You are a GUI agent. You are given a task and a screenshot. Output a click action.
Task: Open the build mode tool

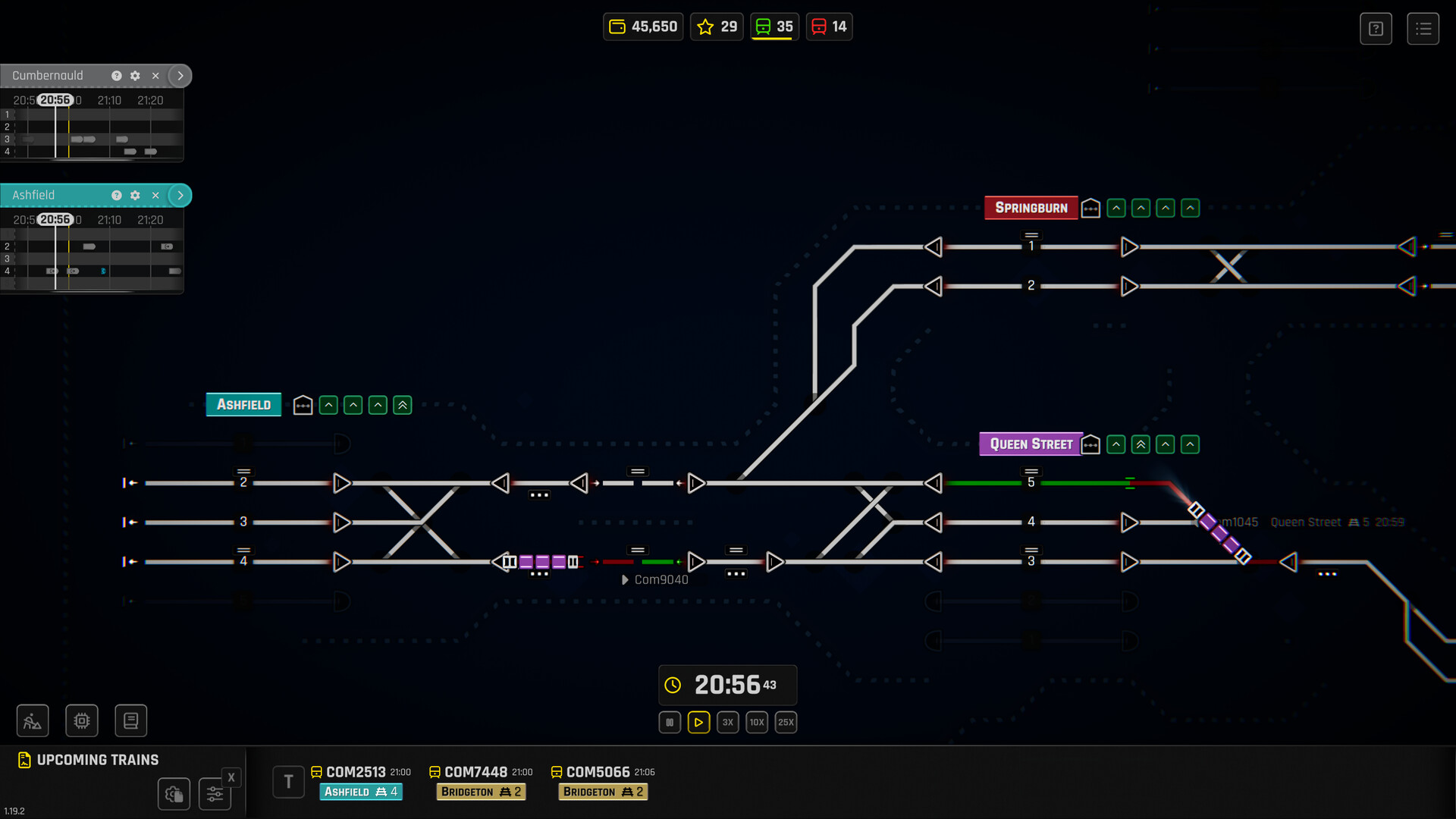pos(33,720)
